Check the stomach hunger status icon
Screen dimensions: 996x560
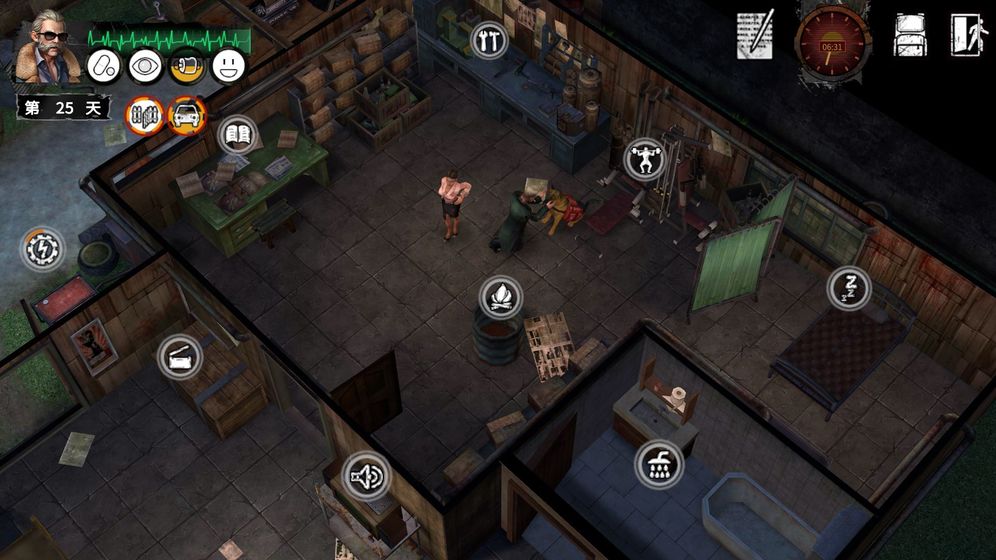click(x=187, y=66)
